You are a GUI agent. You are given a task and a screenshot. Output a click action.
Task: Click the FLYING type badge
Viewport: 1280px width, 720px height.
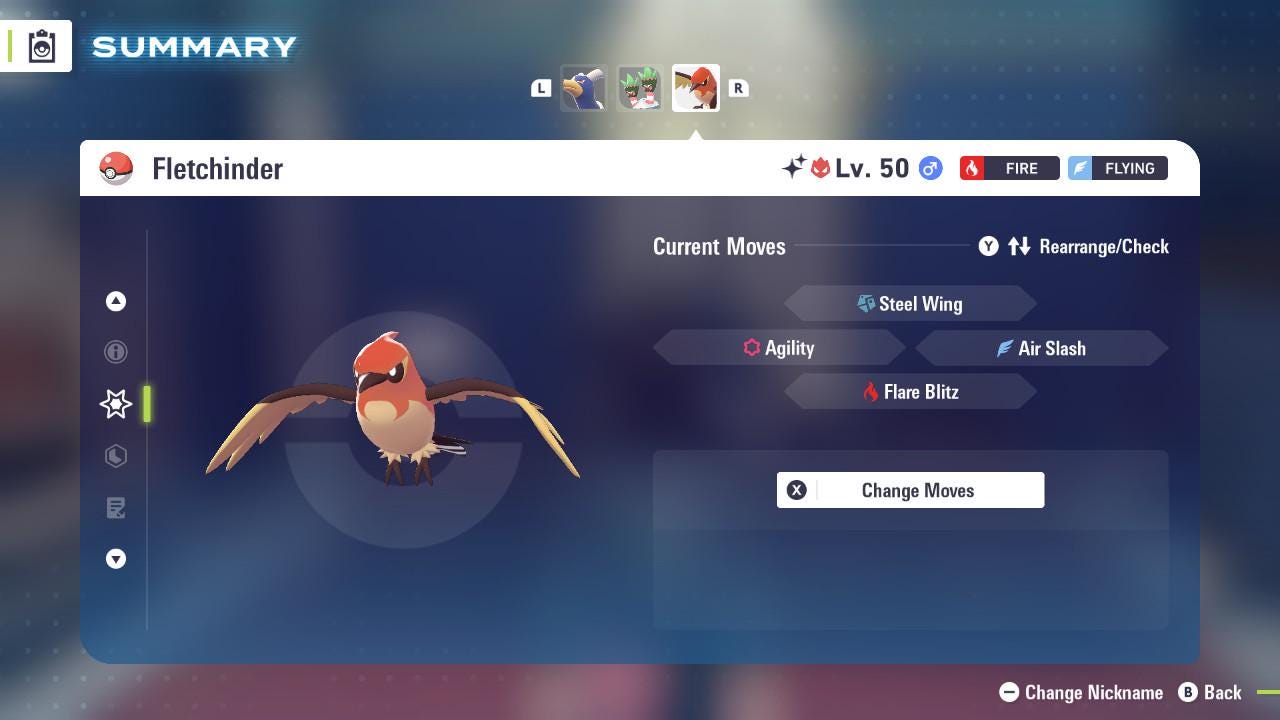(x=1117, y=168)
